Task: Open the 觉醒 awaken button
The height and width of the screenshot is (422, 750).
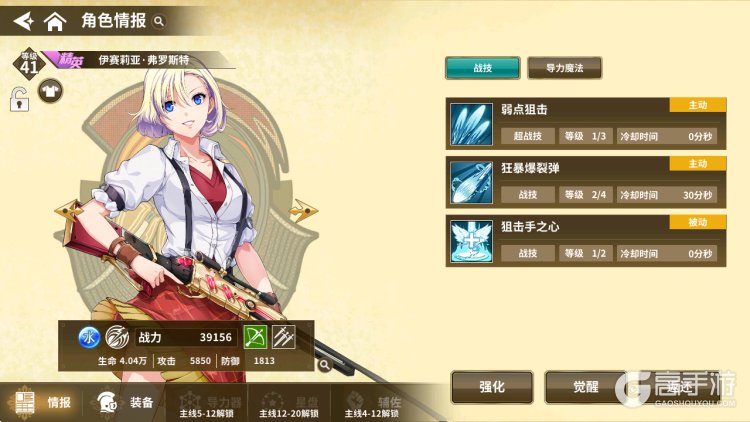Action: click(585, 386)
